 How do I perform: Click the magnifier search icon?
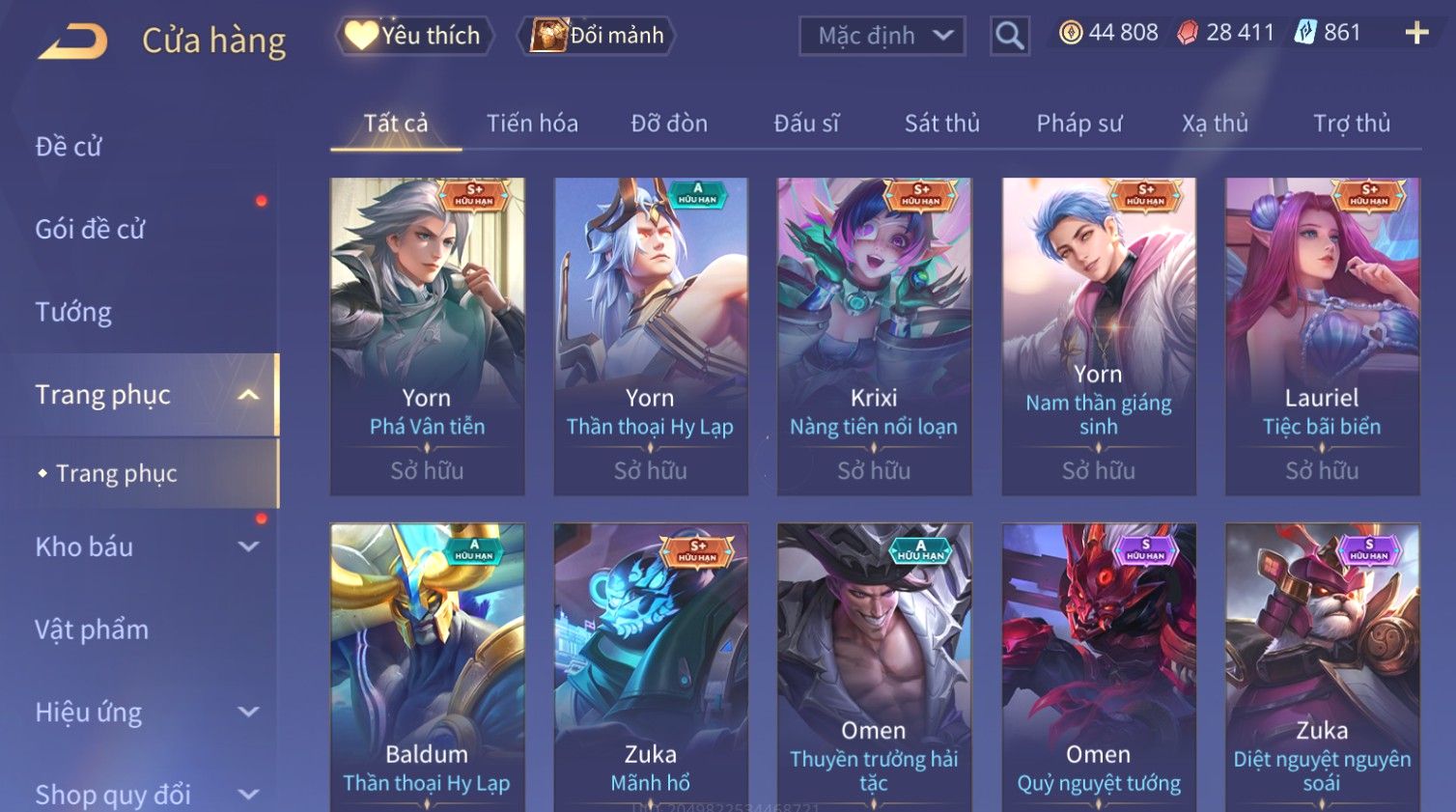[x=1009, y=36]
